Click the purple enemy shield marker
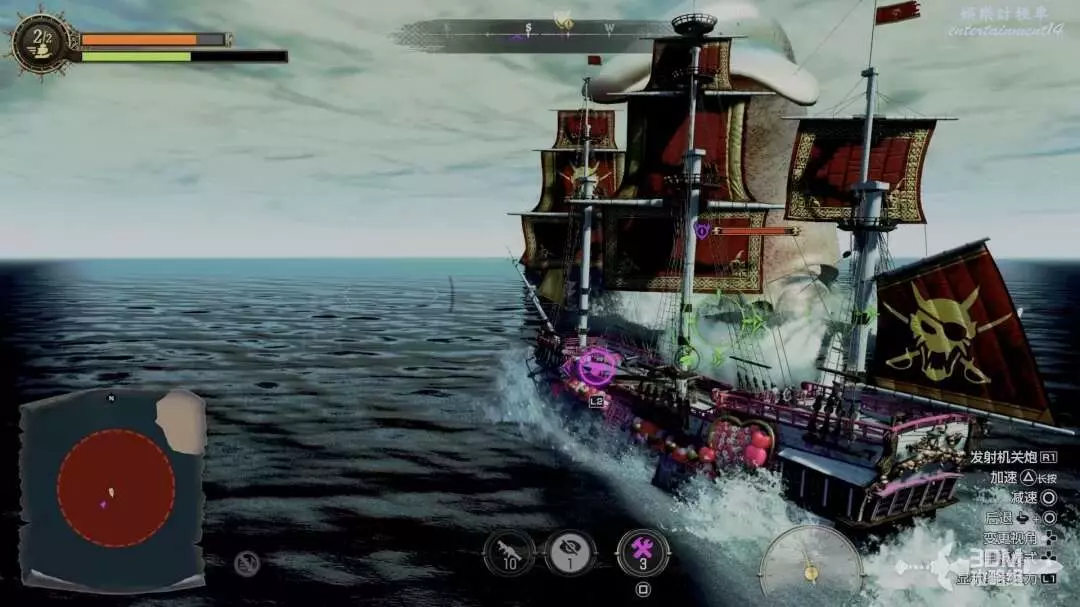 (702, 230)
